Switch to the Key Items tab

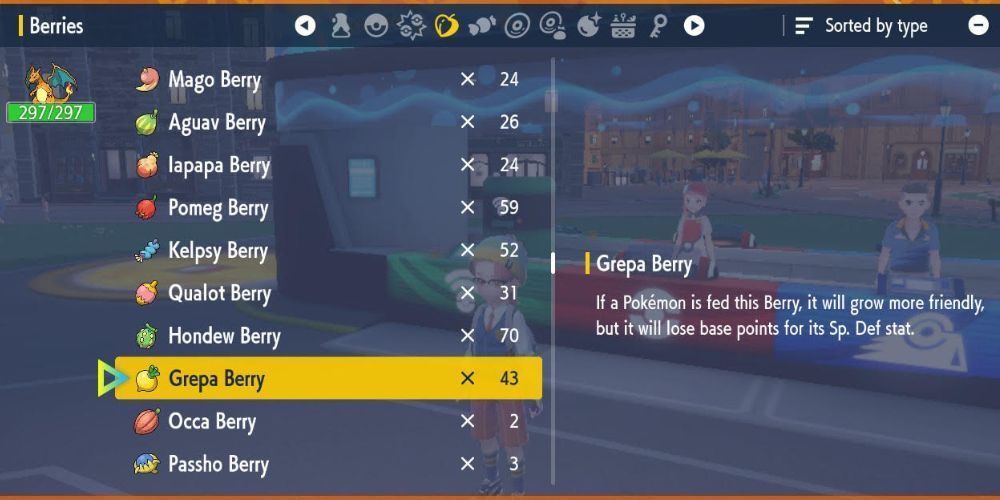[658, 26]
